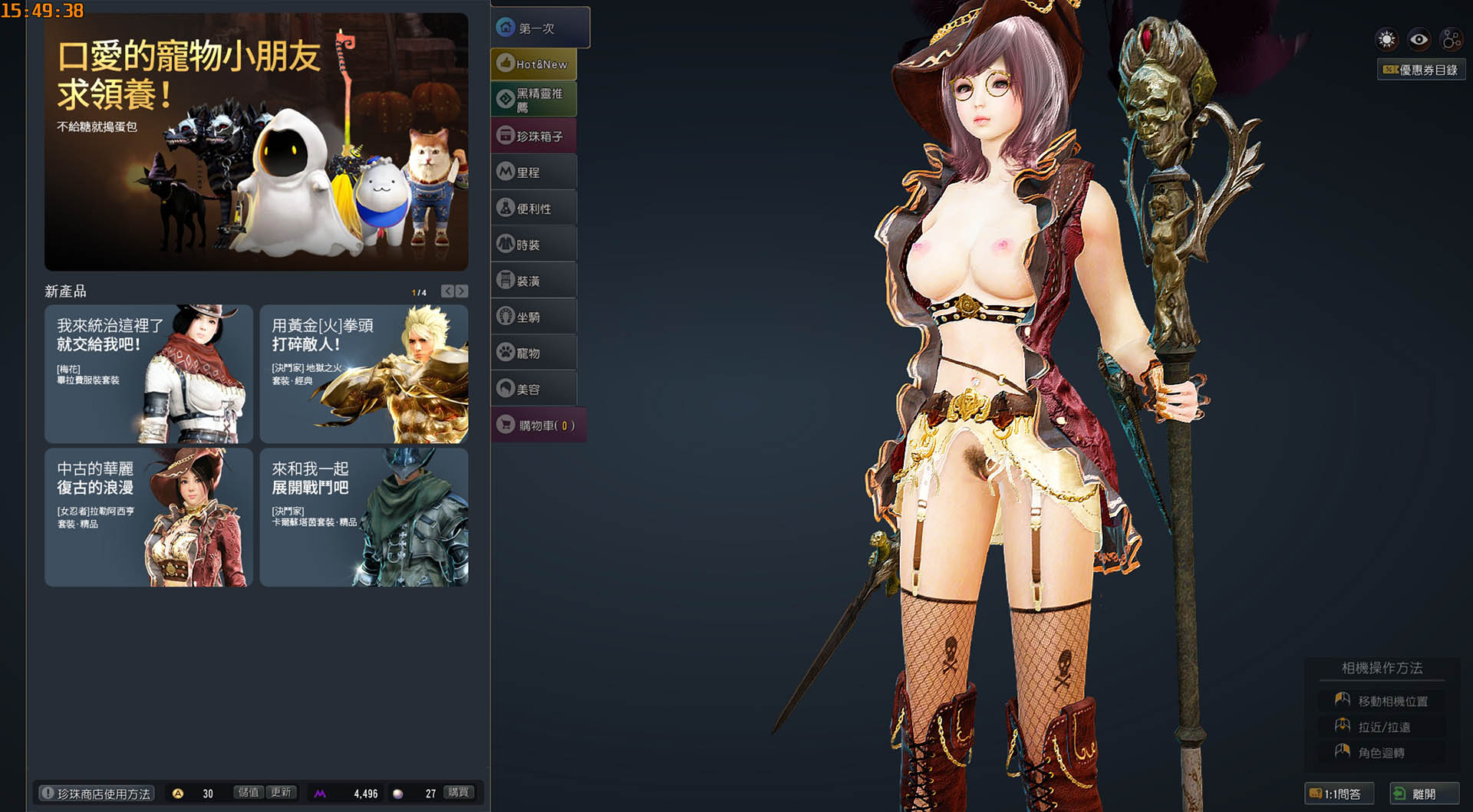1473x812 pixels.
Task: Open the 第一次 category tab
Action: 540,28
